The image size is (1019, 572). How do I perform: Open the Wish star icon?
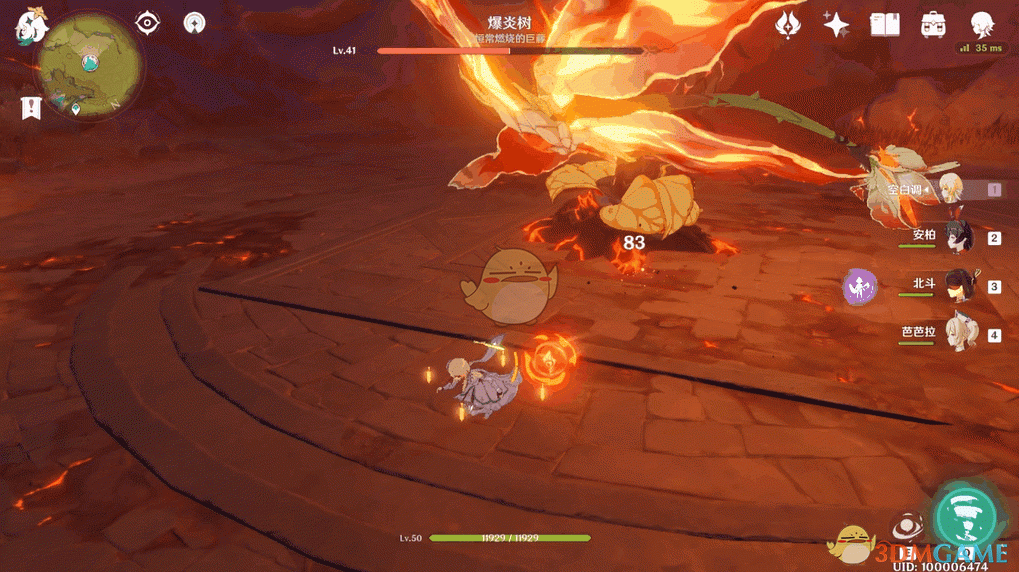click(x=836, y=24)
